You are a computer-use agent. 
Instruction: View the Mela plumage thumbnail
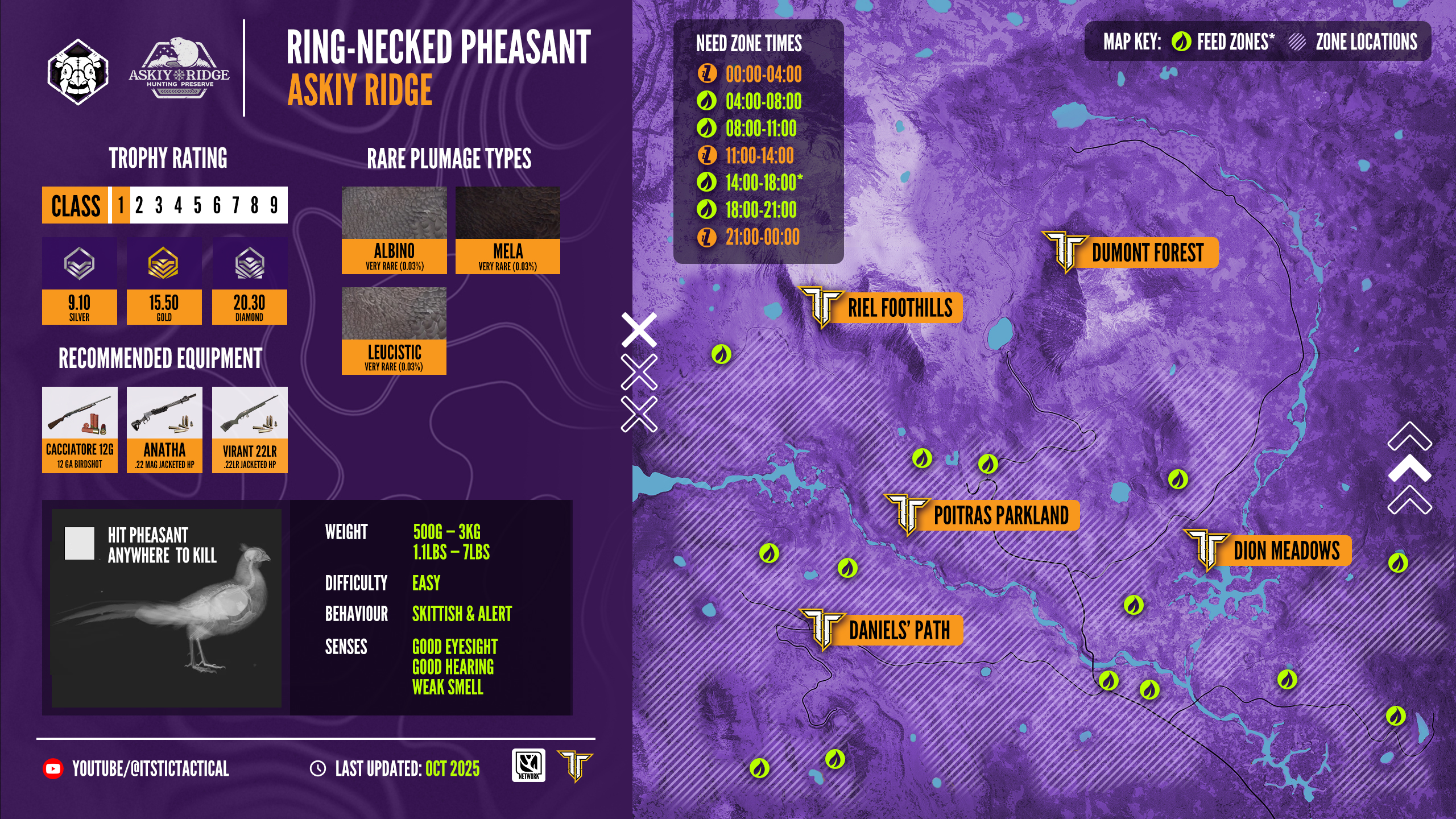pos(508,230)
